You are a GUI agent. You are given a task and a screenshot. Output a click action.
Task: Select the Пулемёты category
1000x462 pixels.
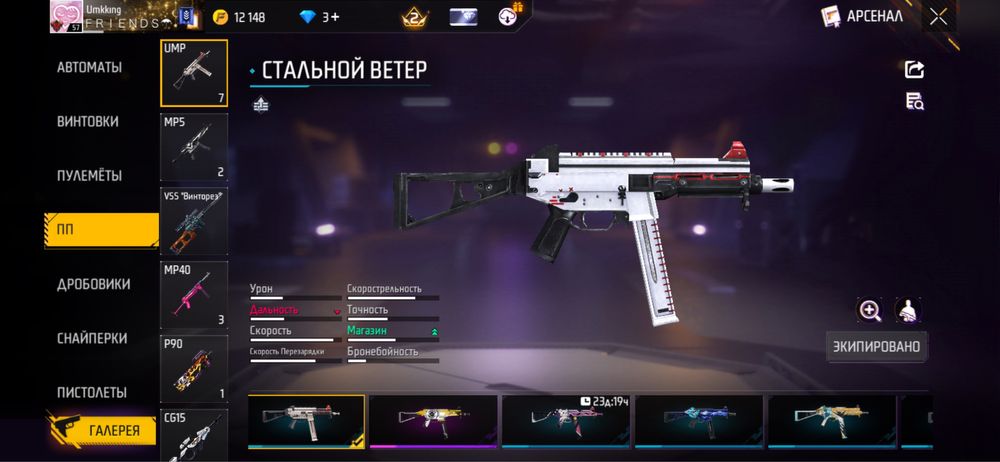[x=90, y=175]
